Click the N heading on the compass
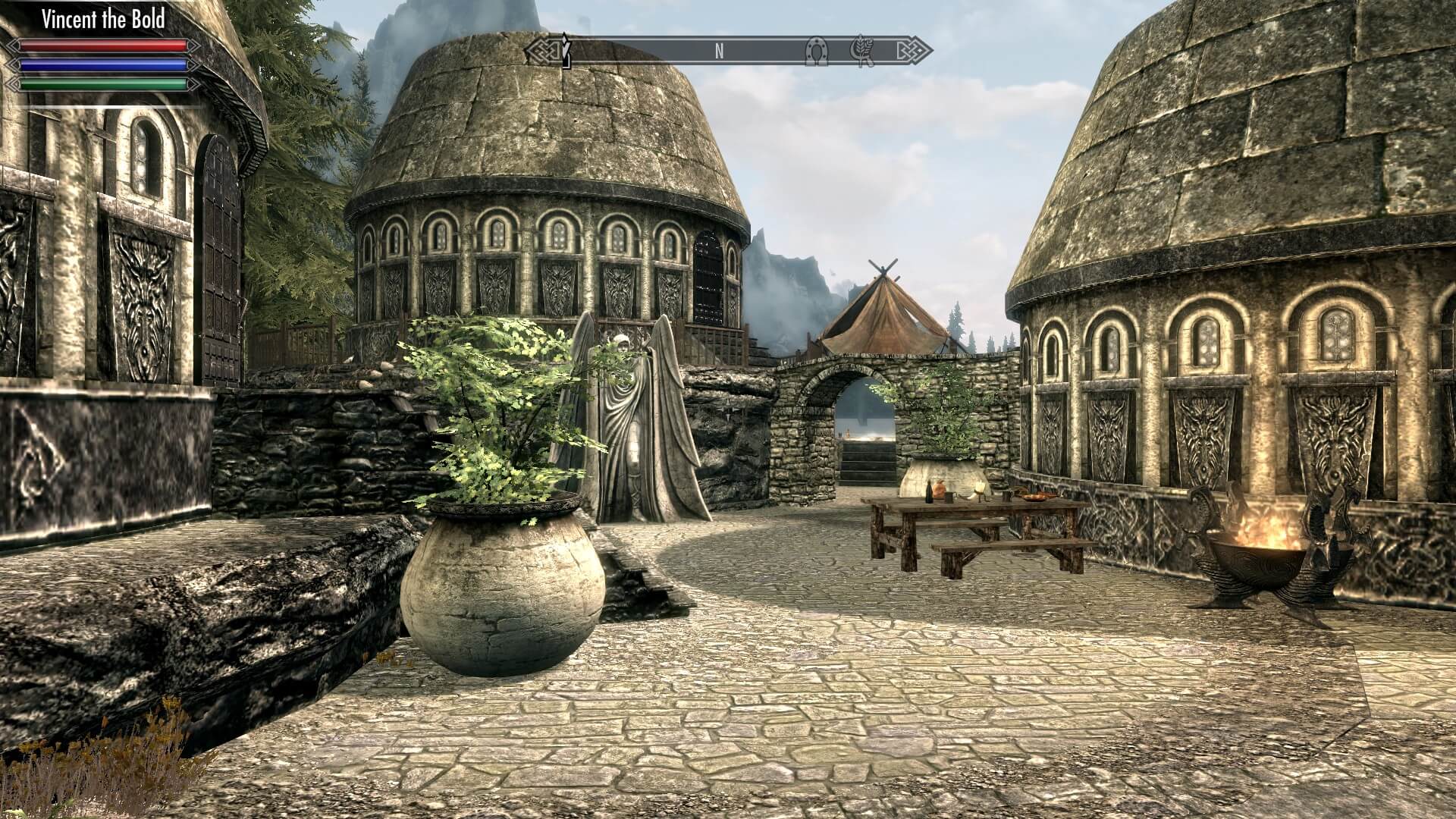This screenshot has height=819, width=1456. coord(719,51)
